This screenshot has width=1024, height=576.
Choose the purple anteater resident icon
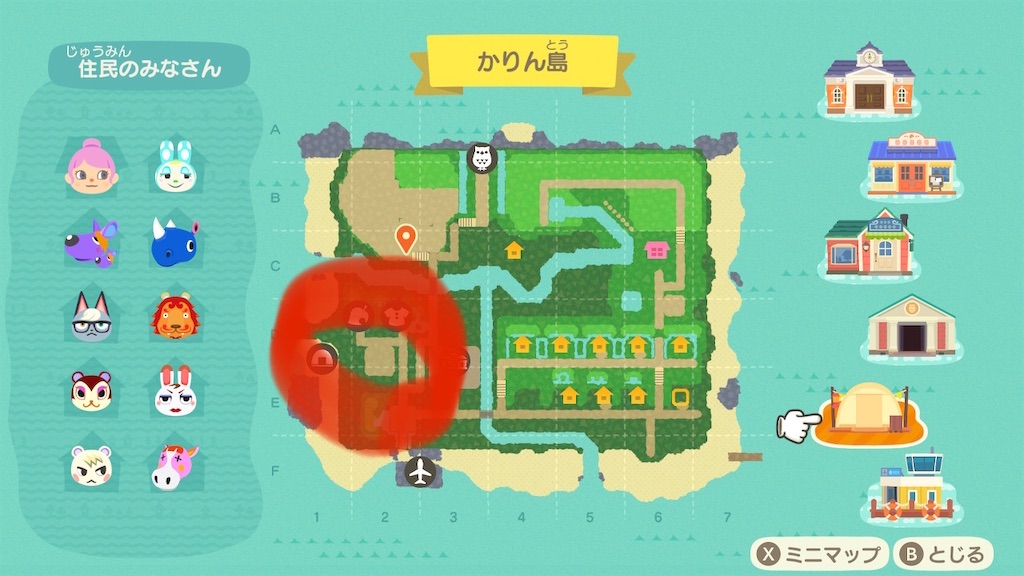[x=91, y=243]
